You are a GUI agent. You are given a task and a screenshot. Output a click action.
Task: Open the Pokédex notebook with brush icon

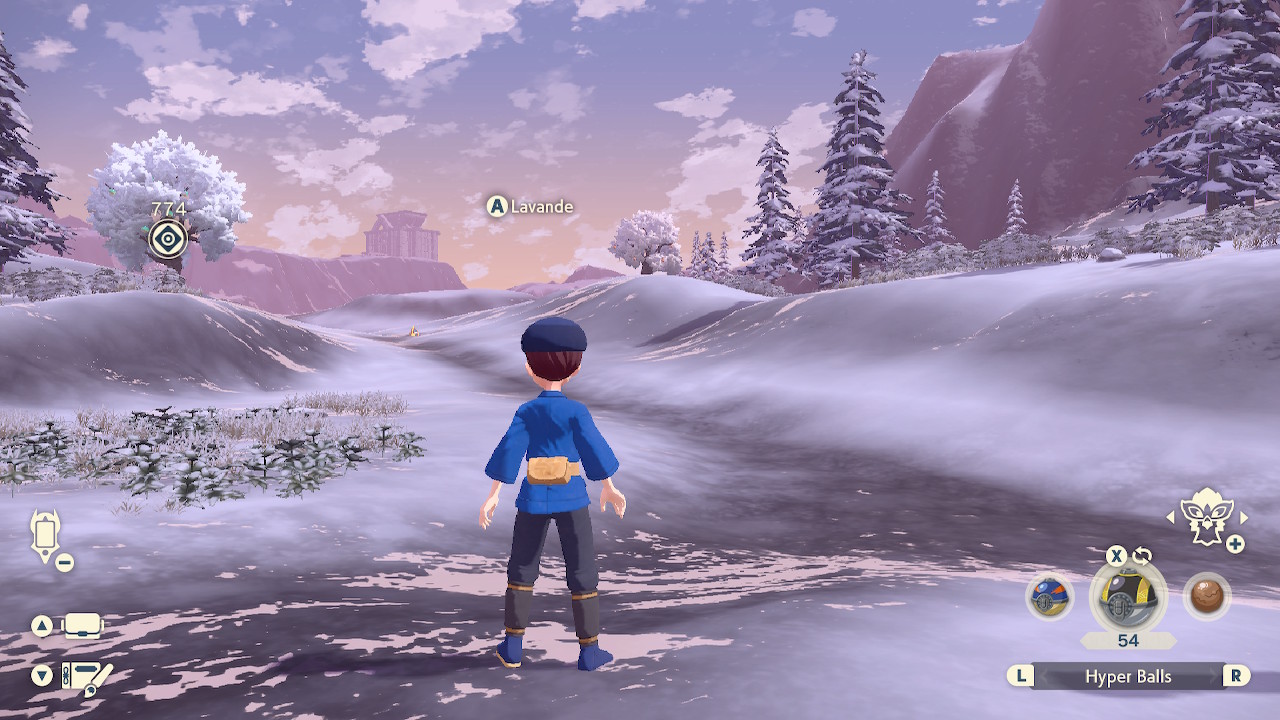[x=86, y=677]
